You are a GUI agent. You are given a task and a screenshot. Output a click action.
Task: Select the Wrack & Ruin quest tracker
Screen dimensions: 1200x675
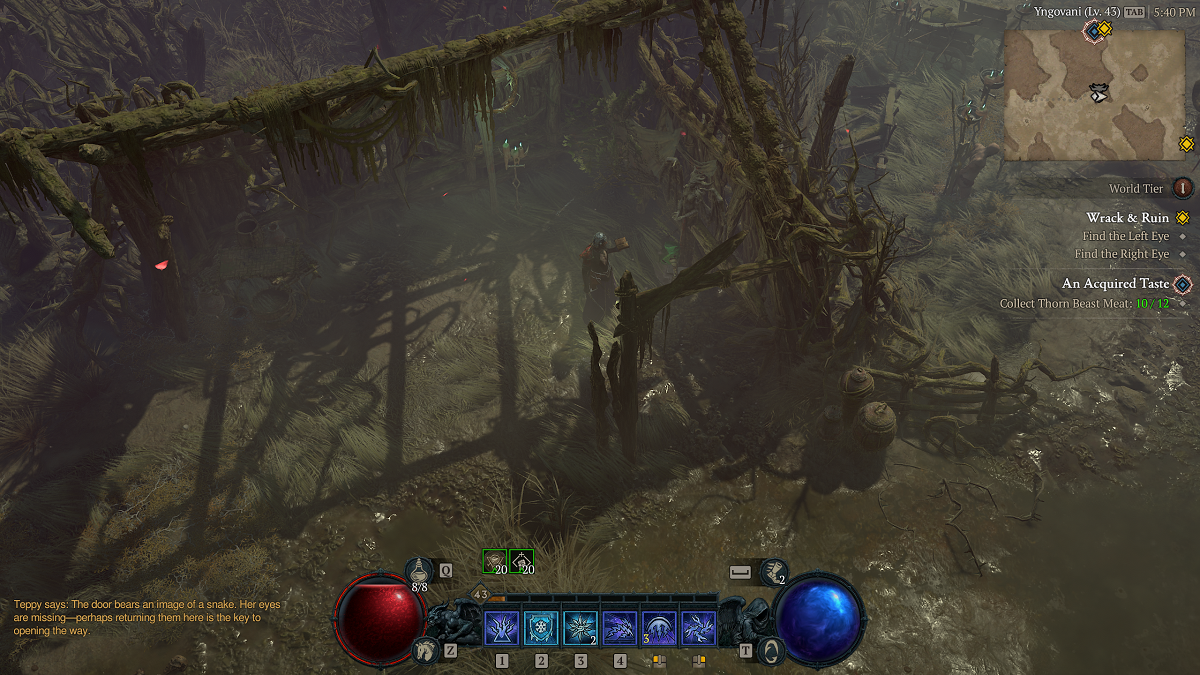tap(1127, 218)
